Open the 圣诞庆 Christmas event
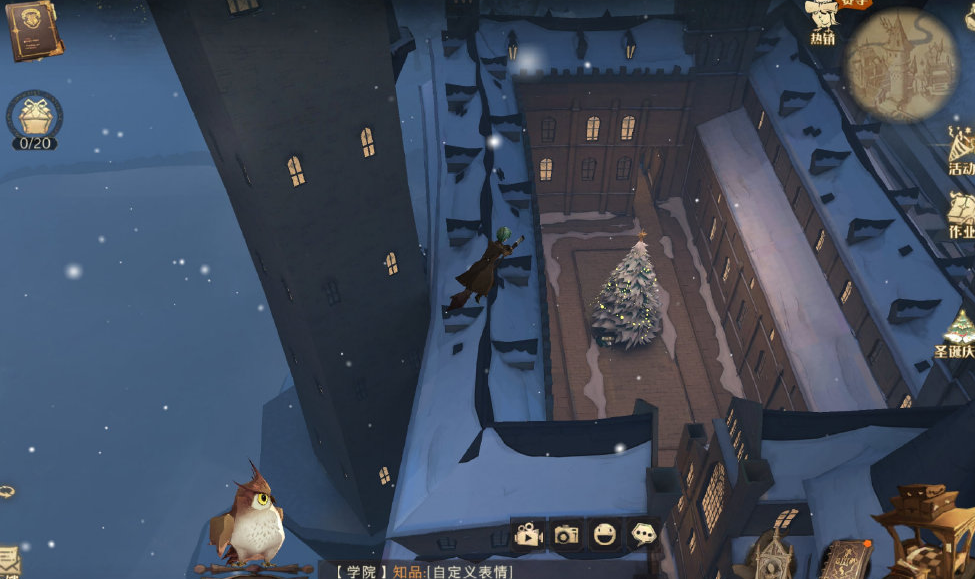975x579 pixels. pos(958,334)
